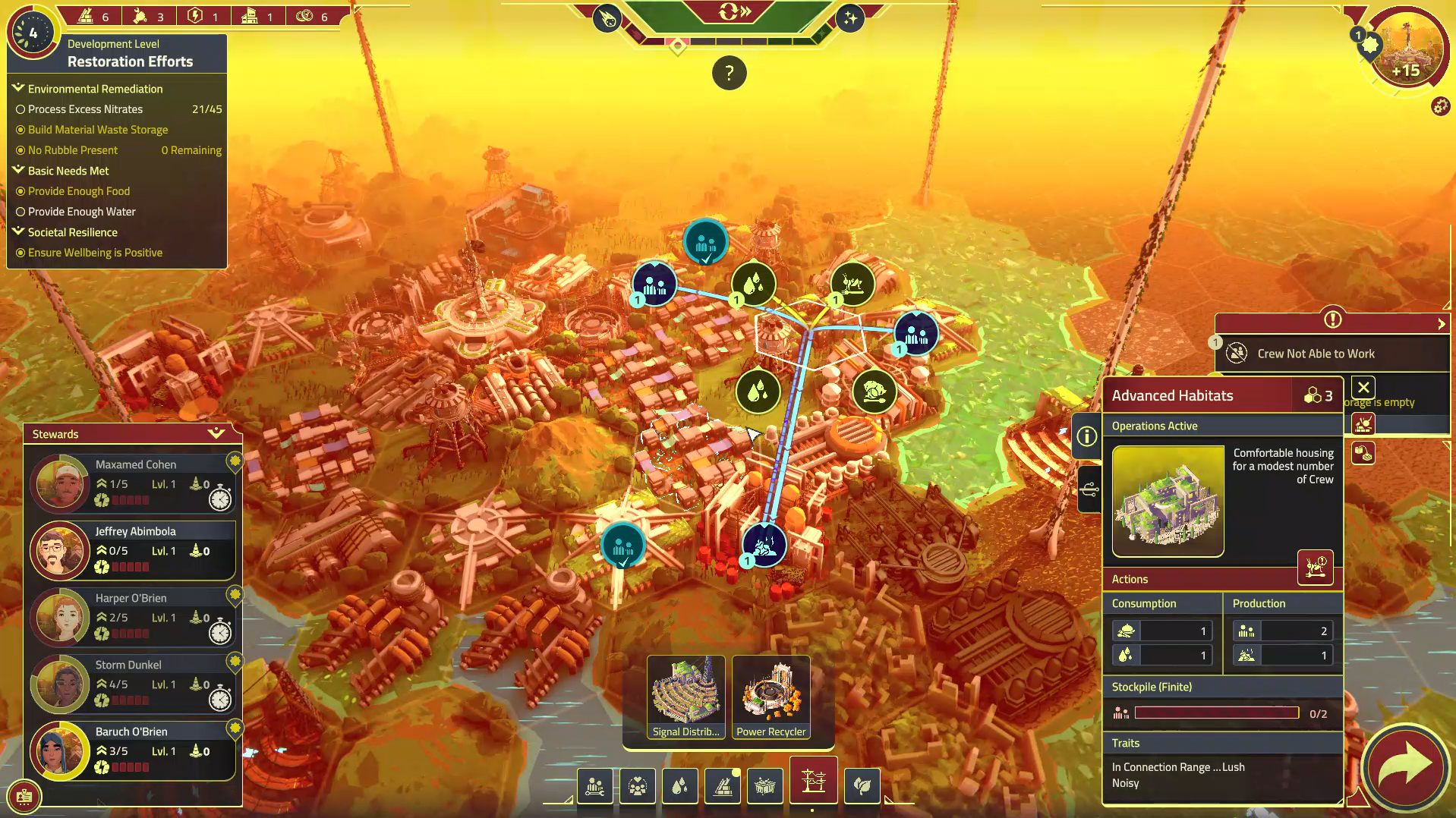The image size is (1456, 818).
Task: Open the crew wrench build category
Action: tap(594, 786)
